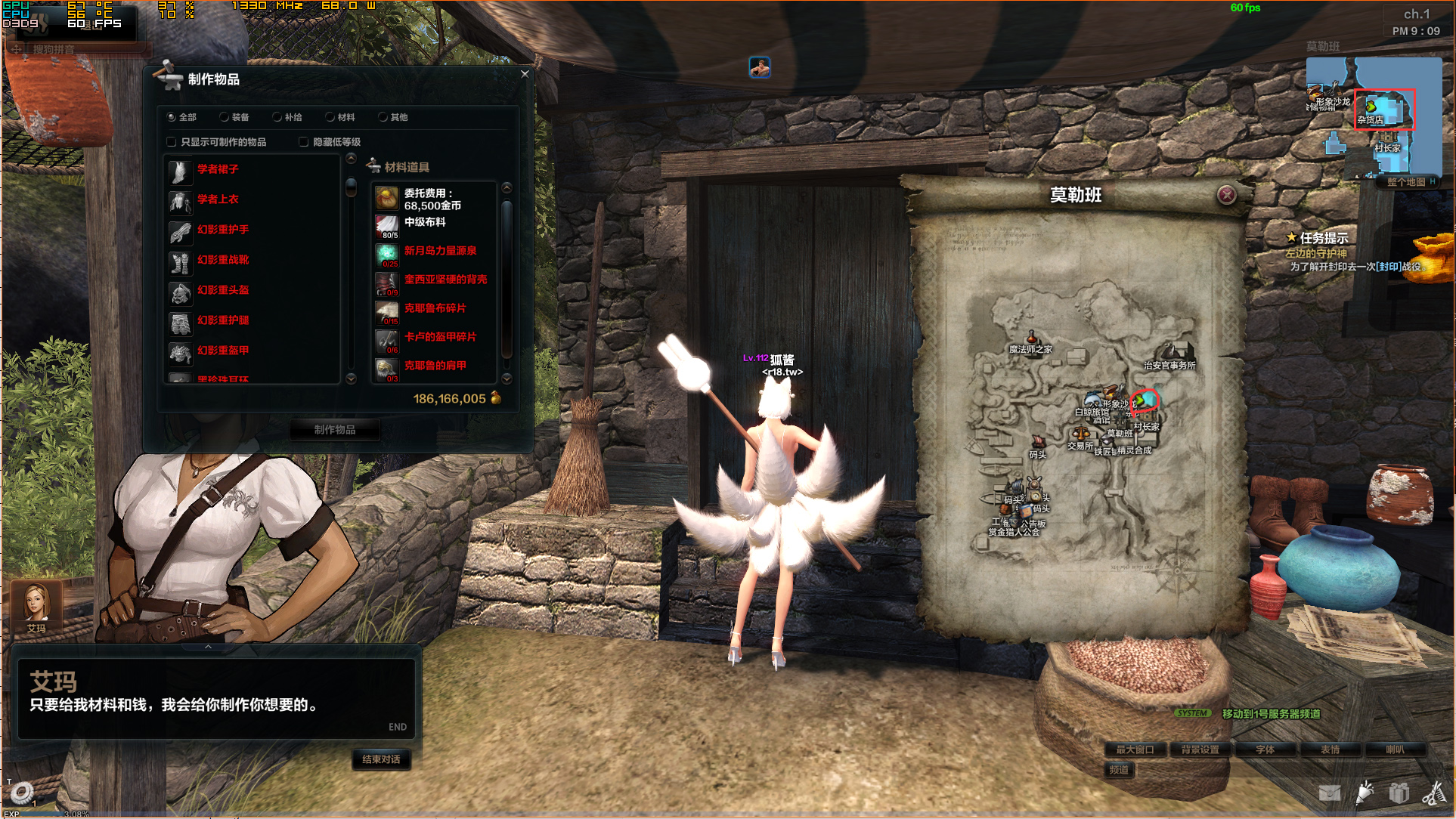
Task: Toggle 只显示可制作的物品 checkbox
Action: tap(172, 142)
